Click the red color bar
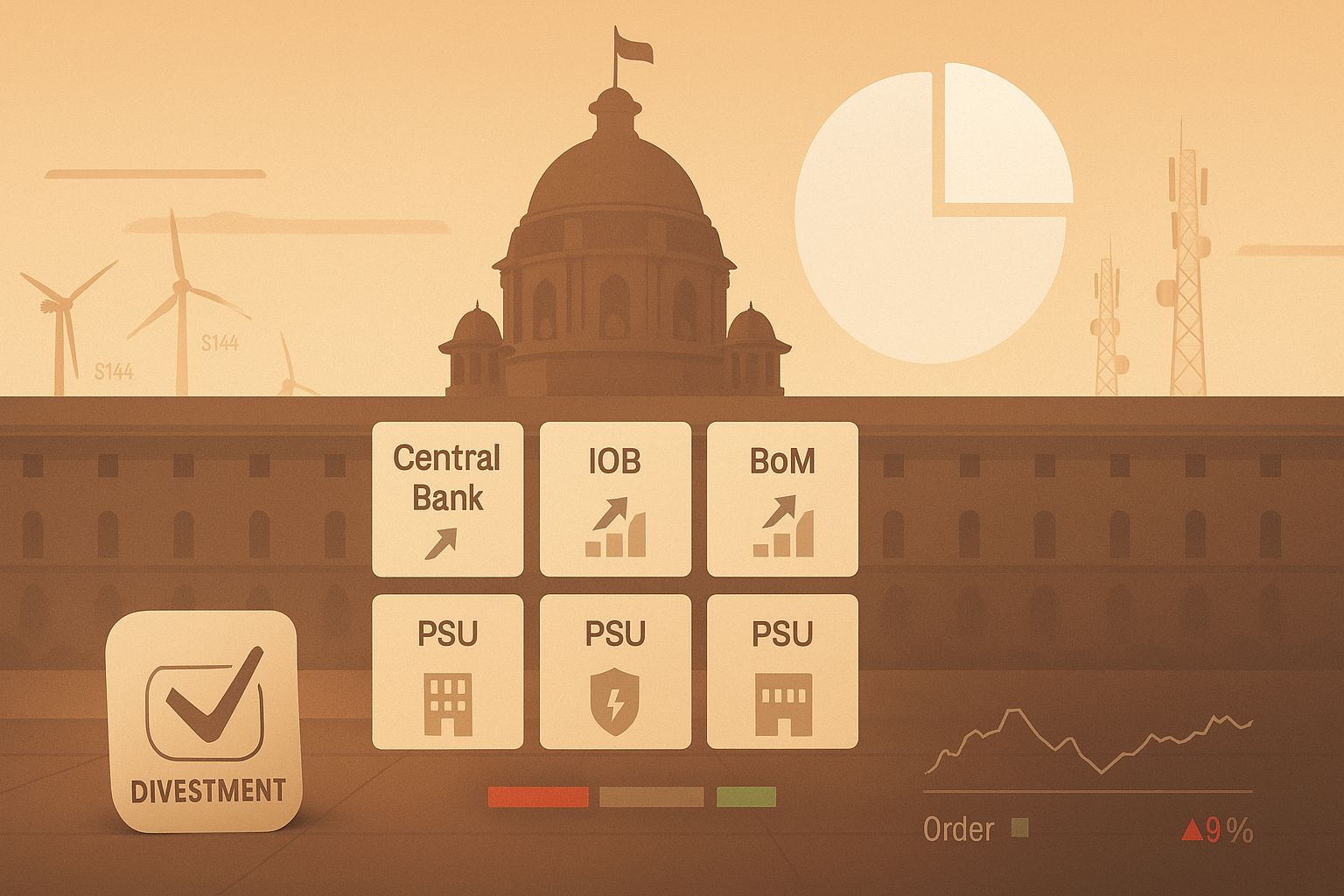Screen dimensions: 1344x896 pyautogui.click(x=538, y=796)
